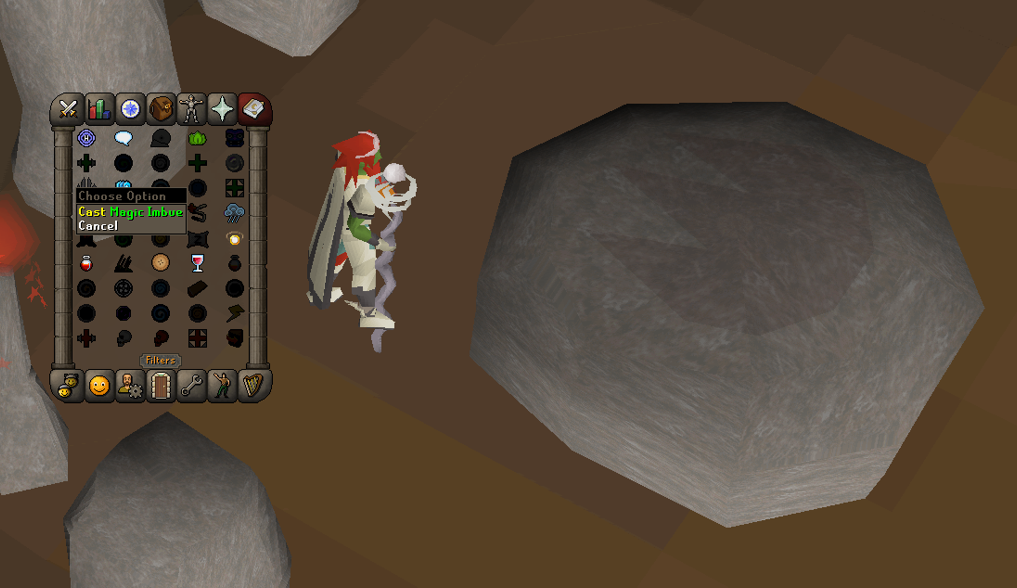Cast the Humidify rain cloud spell

(234, 212)
